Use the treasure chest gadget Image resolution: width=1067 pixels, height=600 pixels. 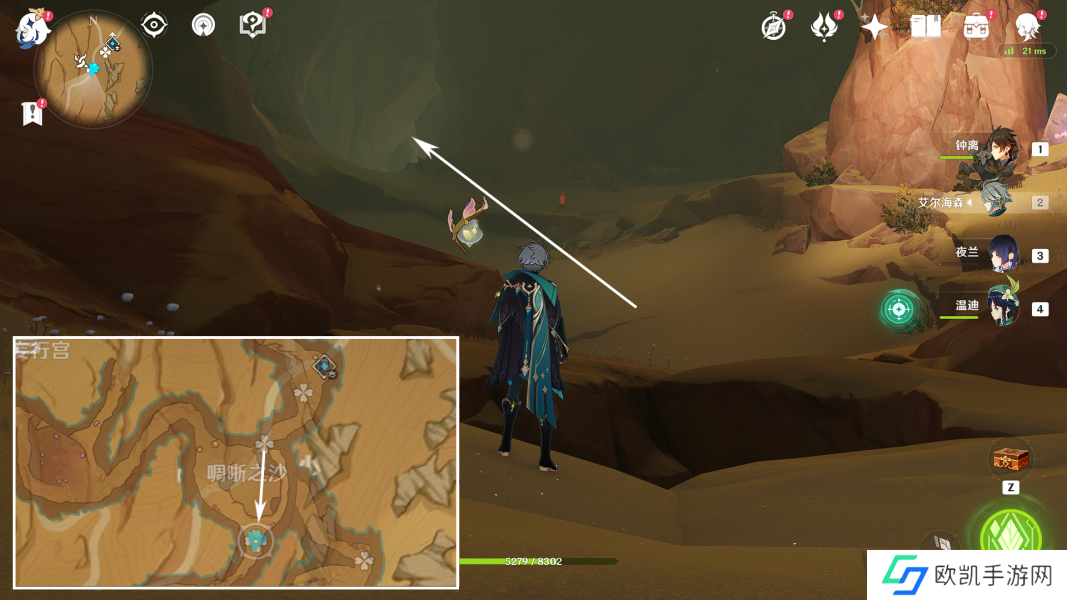(1009, 461)
